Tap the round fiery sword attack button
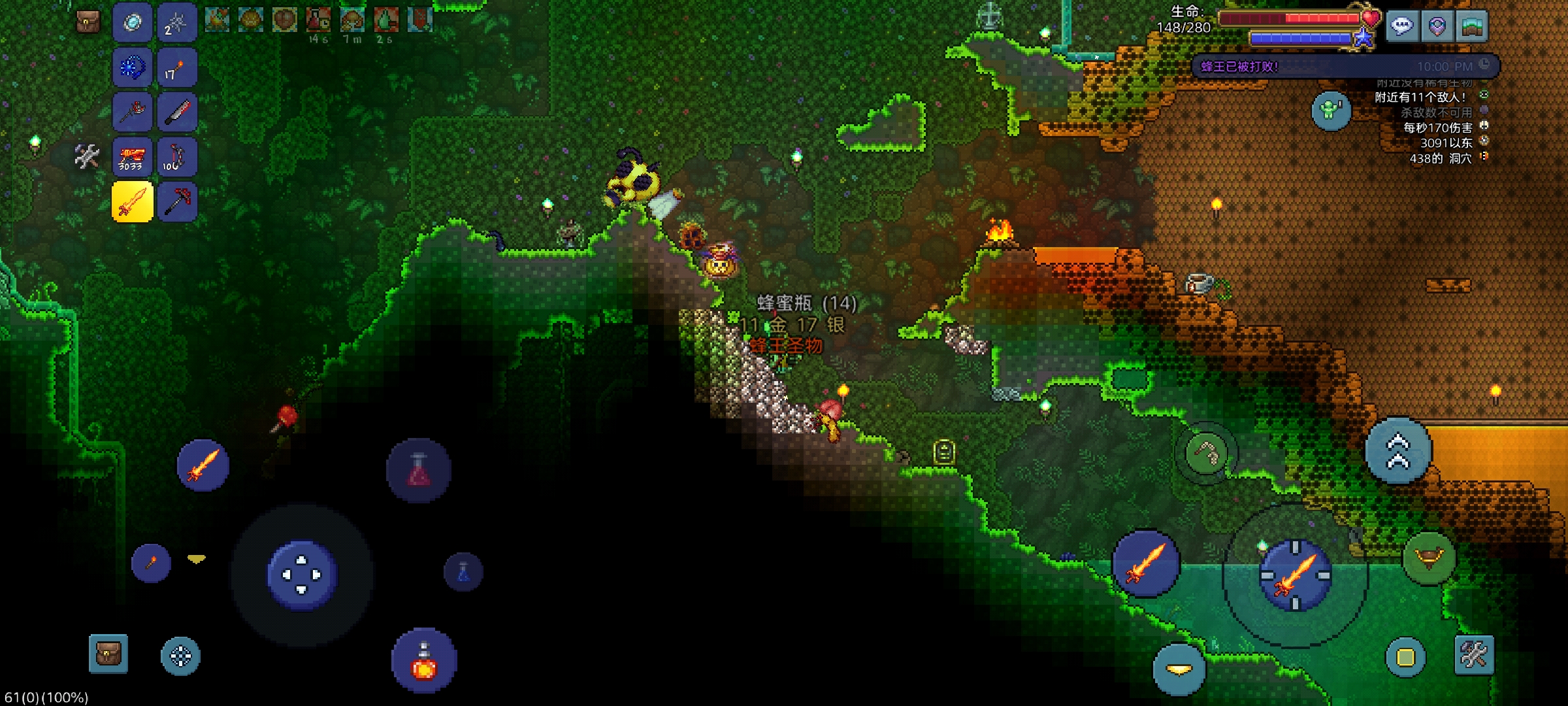The height and width of the screenshot is (706, 1568). [1146, 563]
